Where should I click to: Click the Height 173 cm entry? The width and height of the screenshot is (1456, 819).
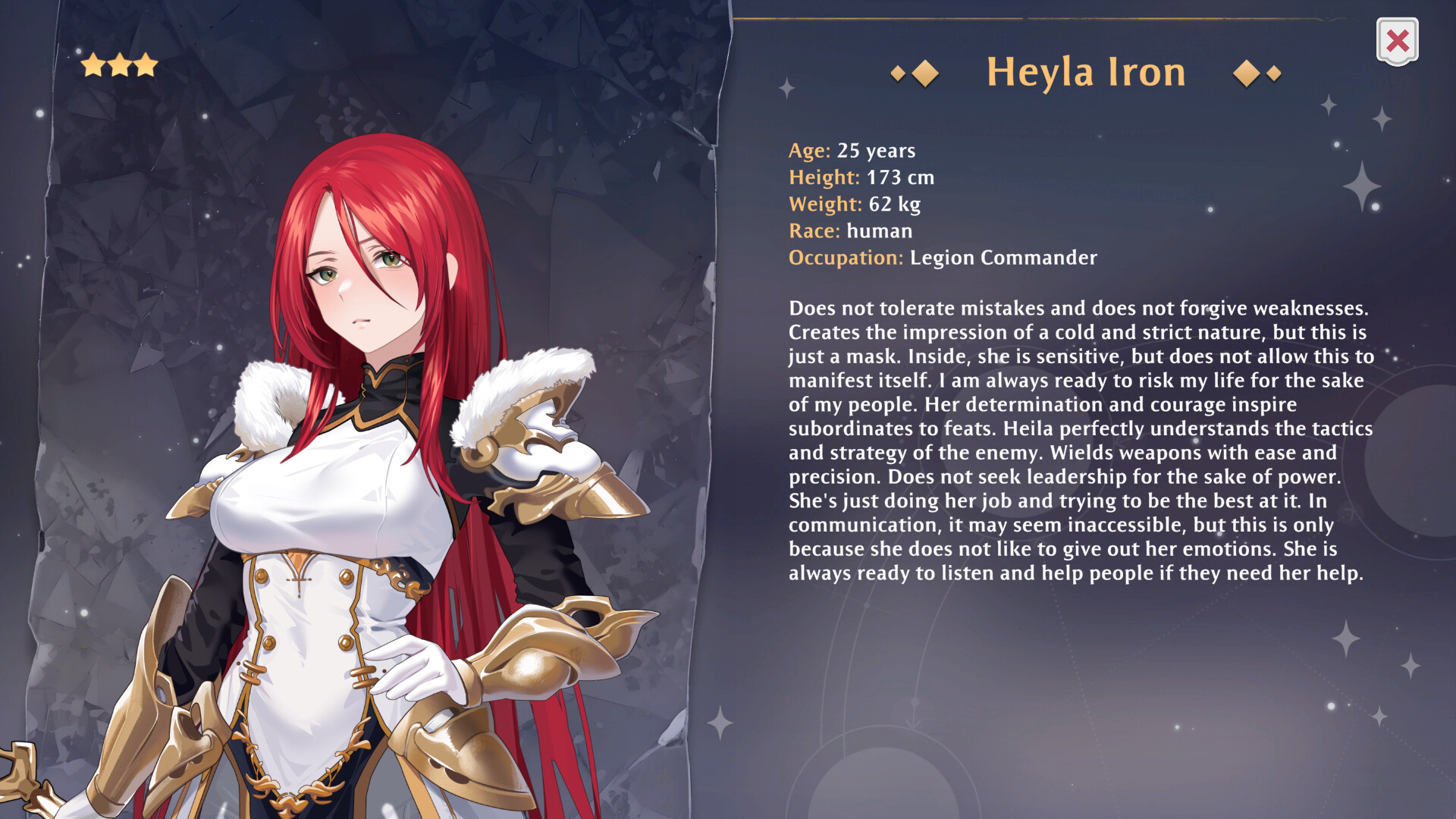(x=861, y=177)
